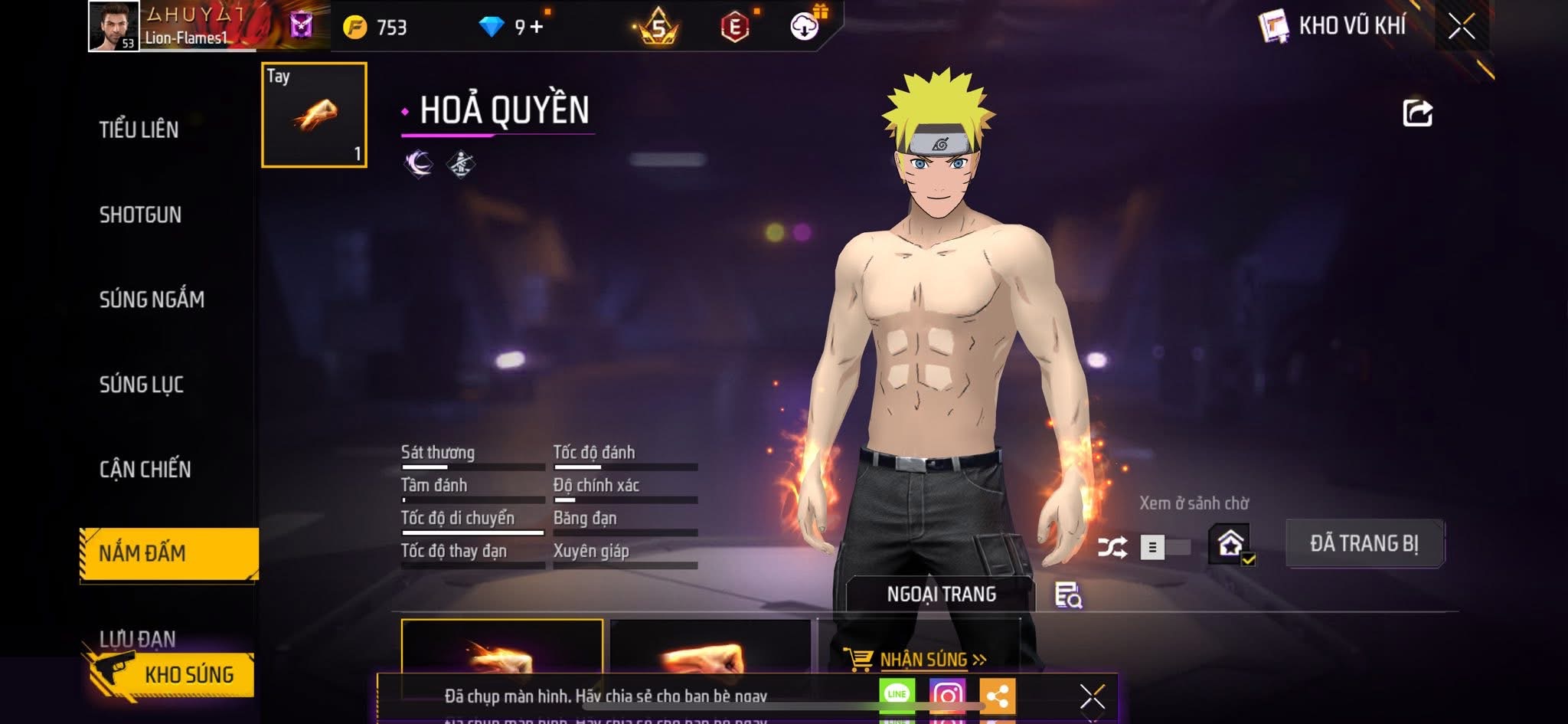Toggle the lobby display house icon
Viewport: 1568px width, 724px height.
click(x=1230, y=544)
